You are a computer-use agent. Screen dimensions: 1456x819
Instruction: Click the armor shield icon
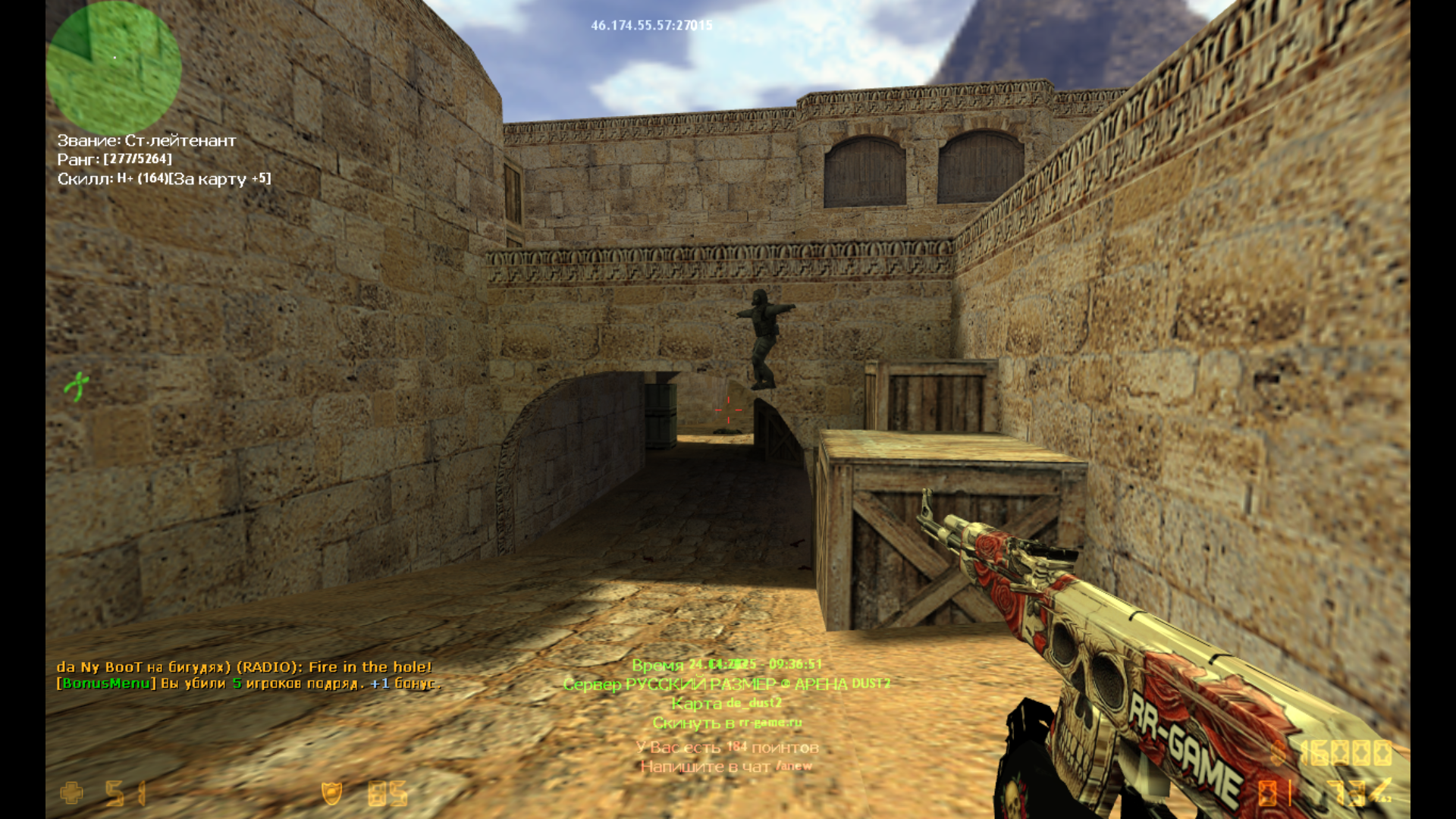point(332,793)
